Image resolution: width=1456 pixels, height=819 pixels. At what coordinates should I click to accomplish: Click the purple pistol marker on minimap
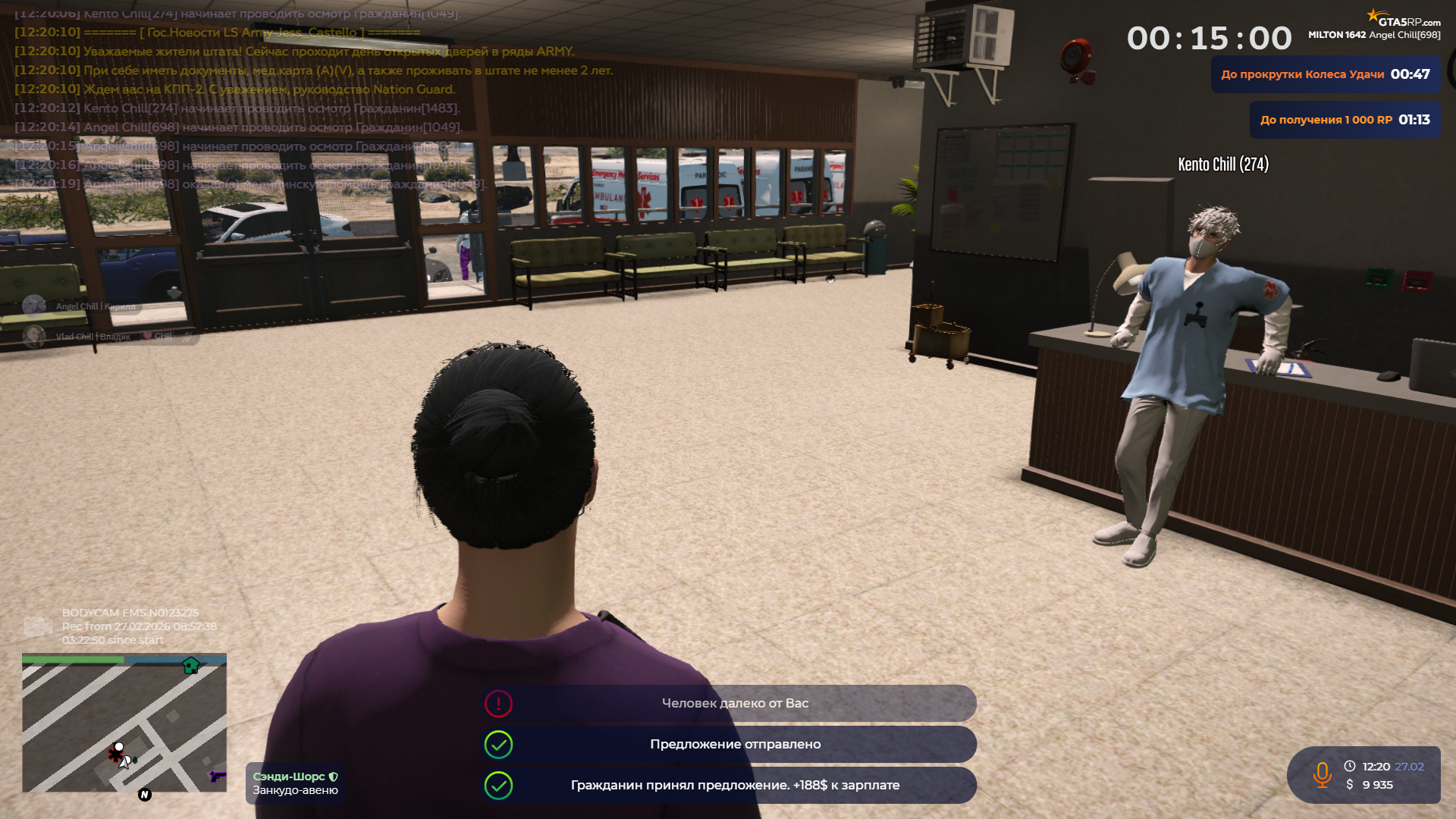pyautogui.click(x=217, y=776)
